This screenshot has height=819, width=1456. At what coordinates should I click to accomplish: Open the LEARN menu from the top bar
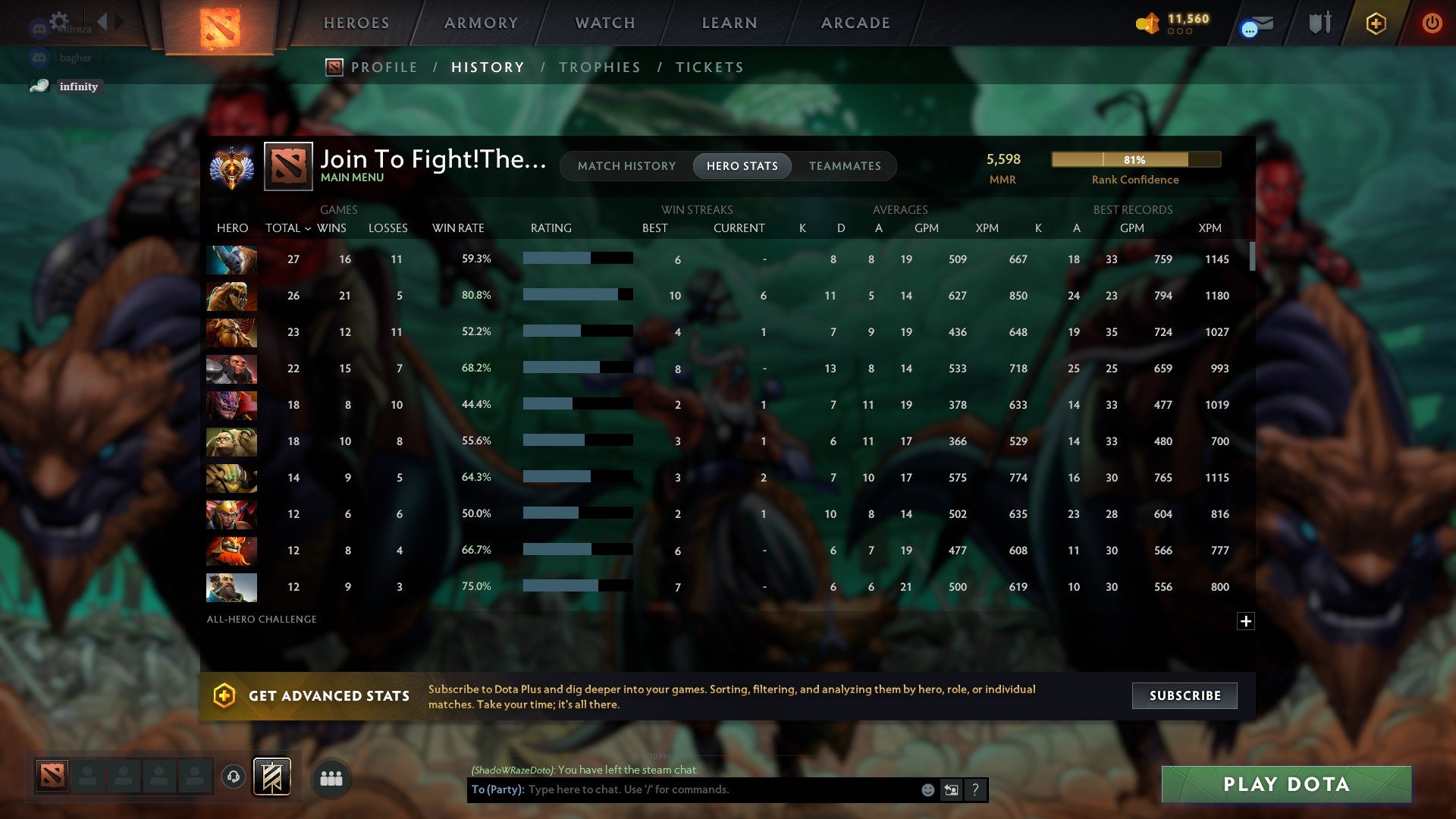[x=728, y=23]
